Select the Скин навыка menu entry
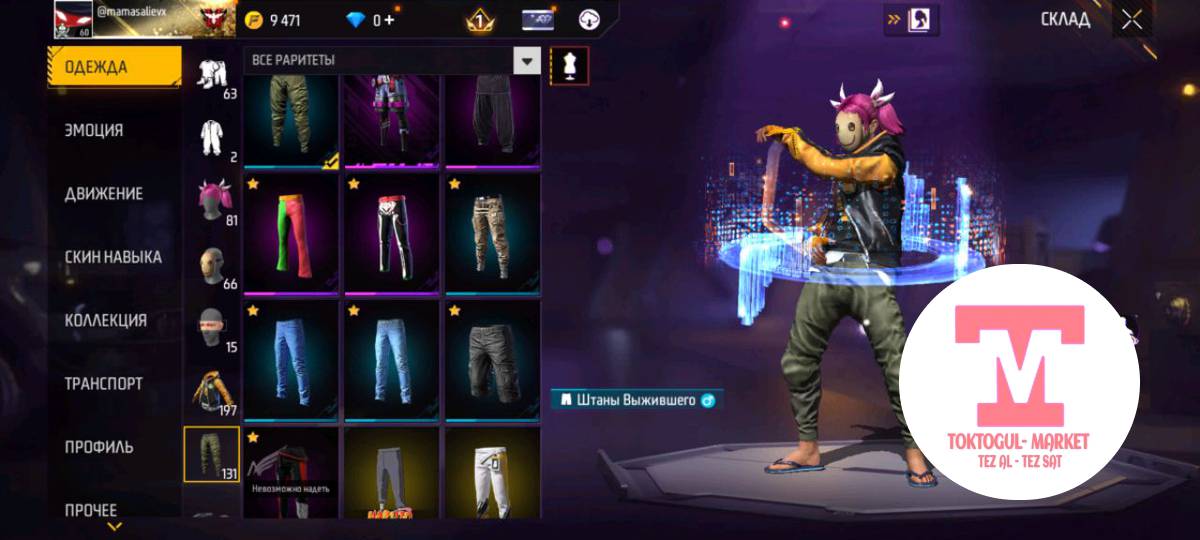Image resolution: width=1200 pixels, height=540 pixels. coord(113,257)
